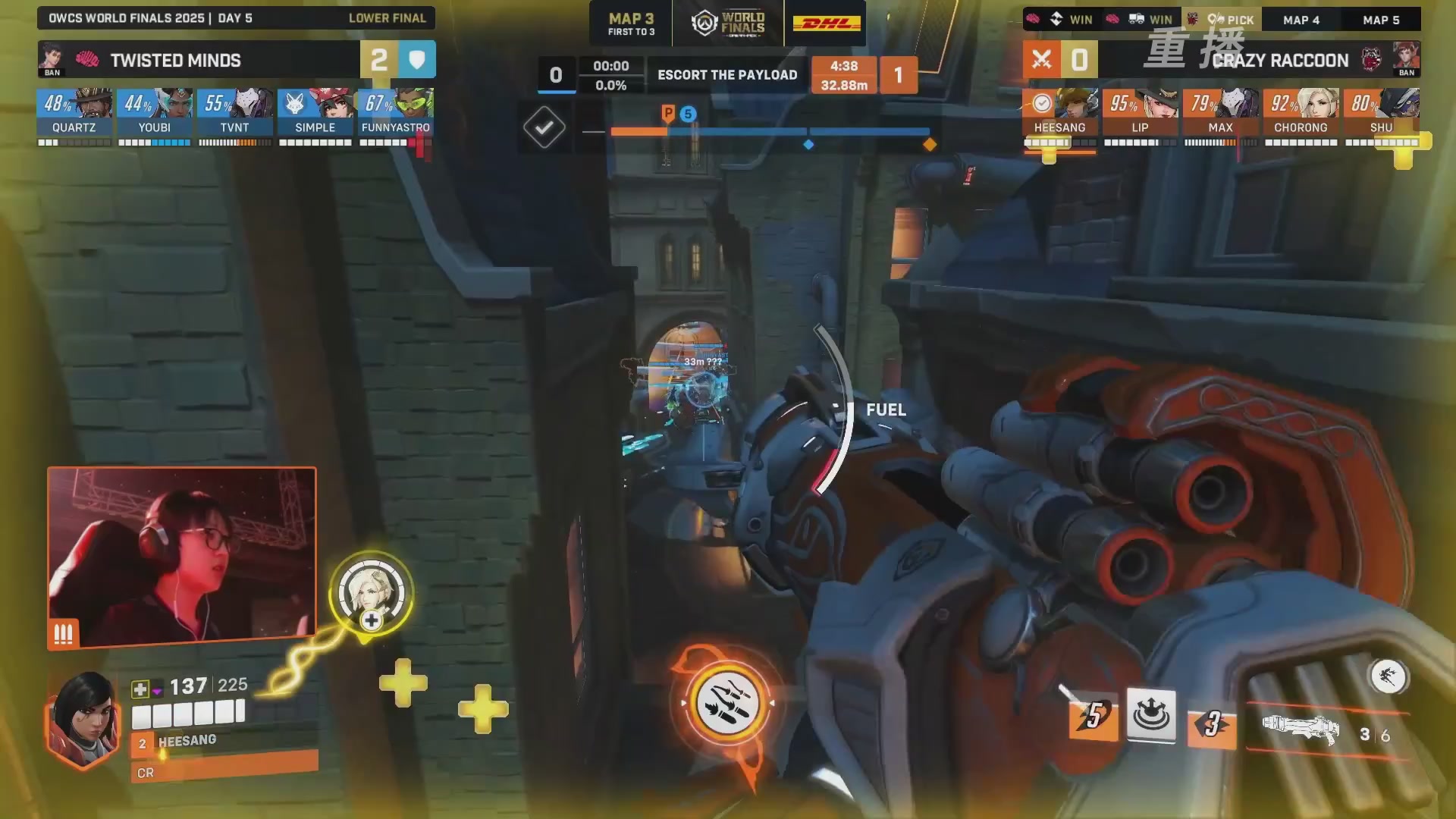Select TVNT's player card
This screenshot has width=1456, height=819.
click(235, 112)
